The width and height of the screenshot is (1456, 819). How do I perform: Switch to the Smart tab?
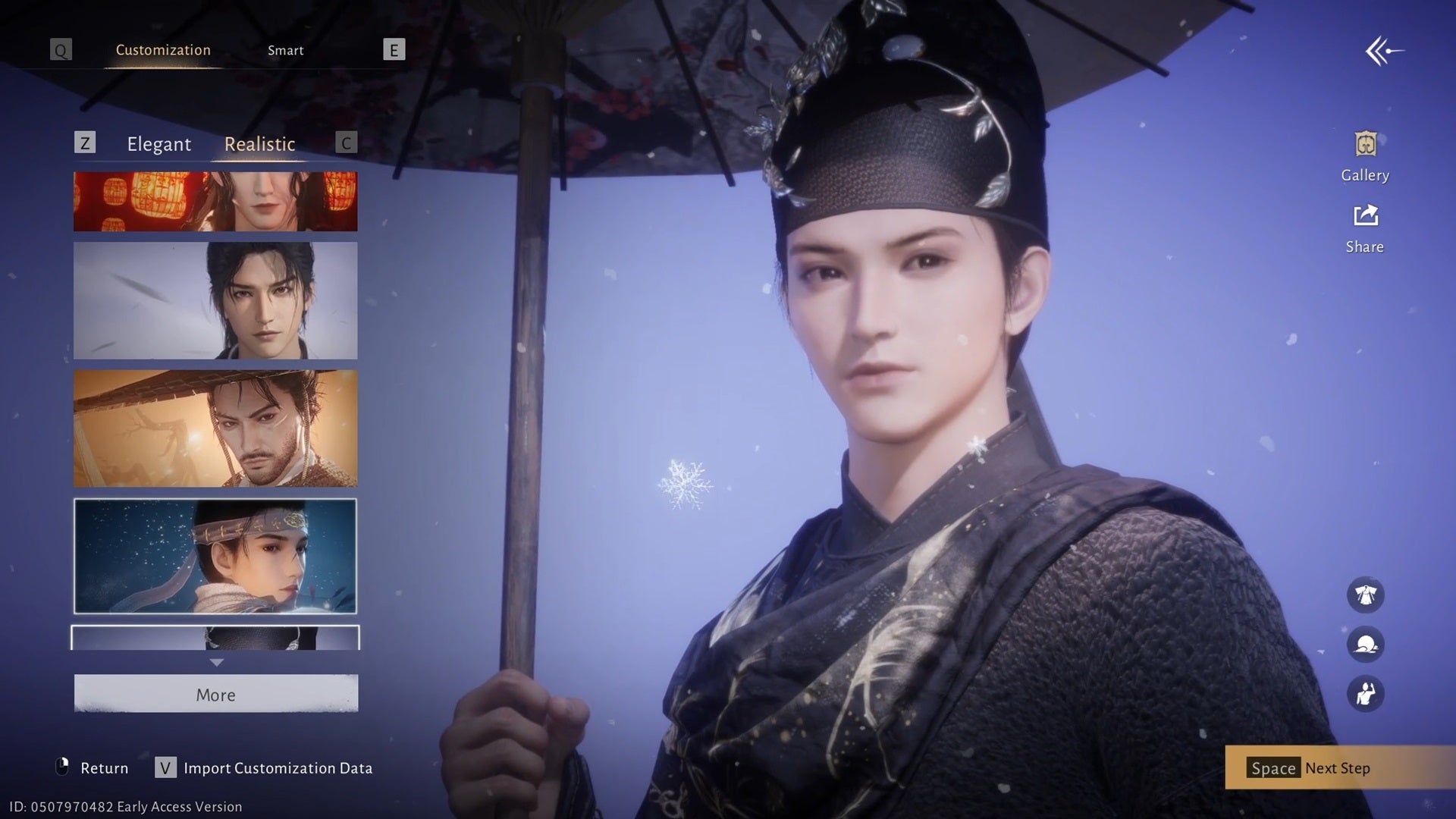[x=286, y=50]
